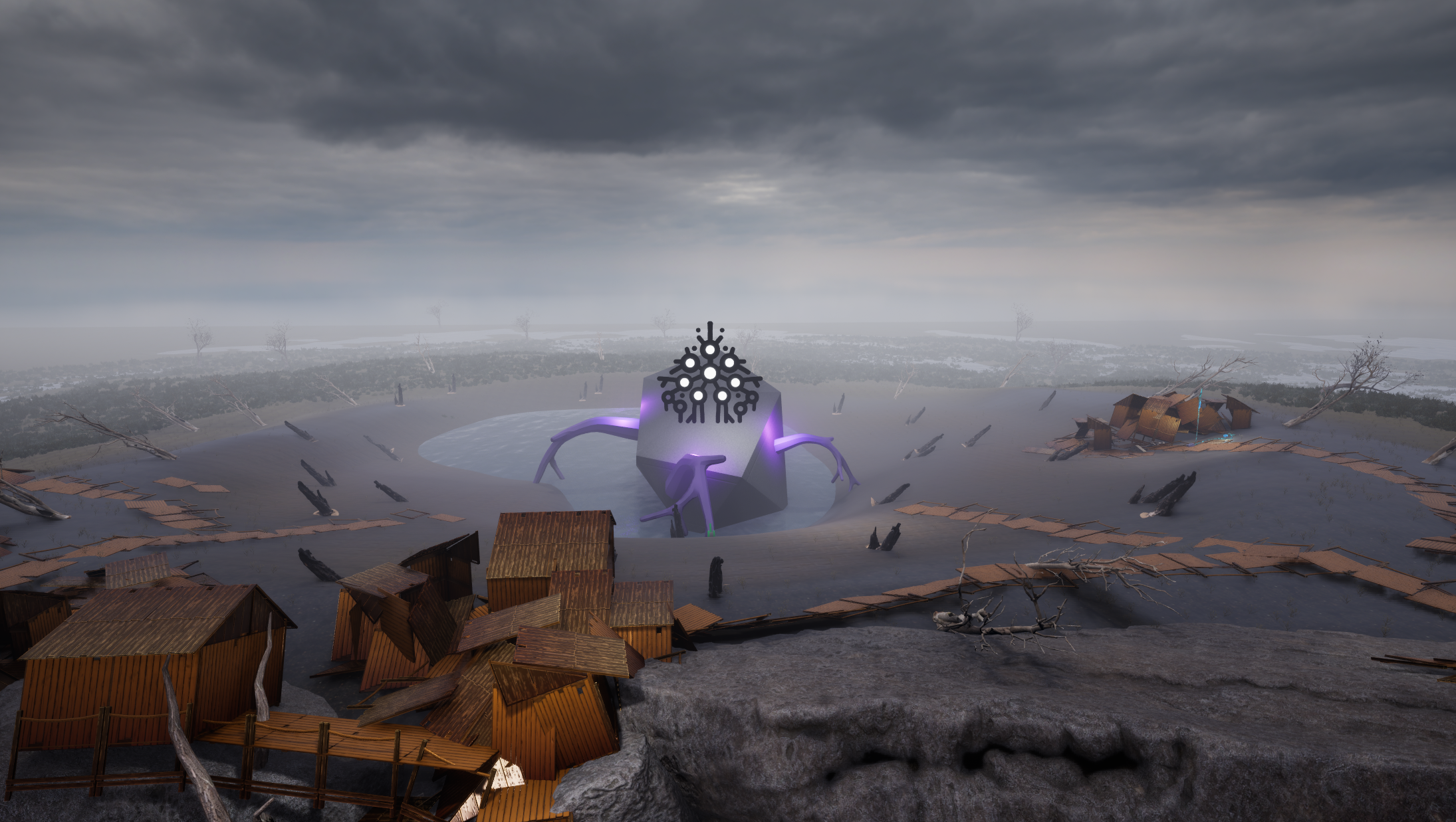Select the tree-shaped emblem marker with white dots

[x=709, y=375]
